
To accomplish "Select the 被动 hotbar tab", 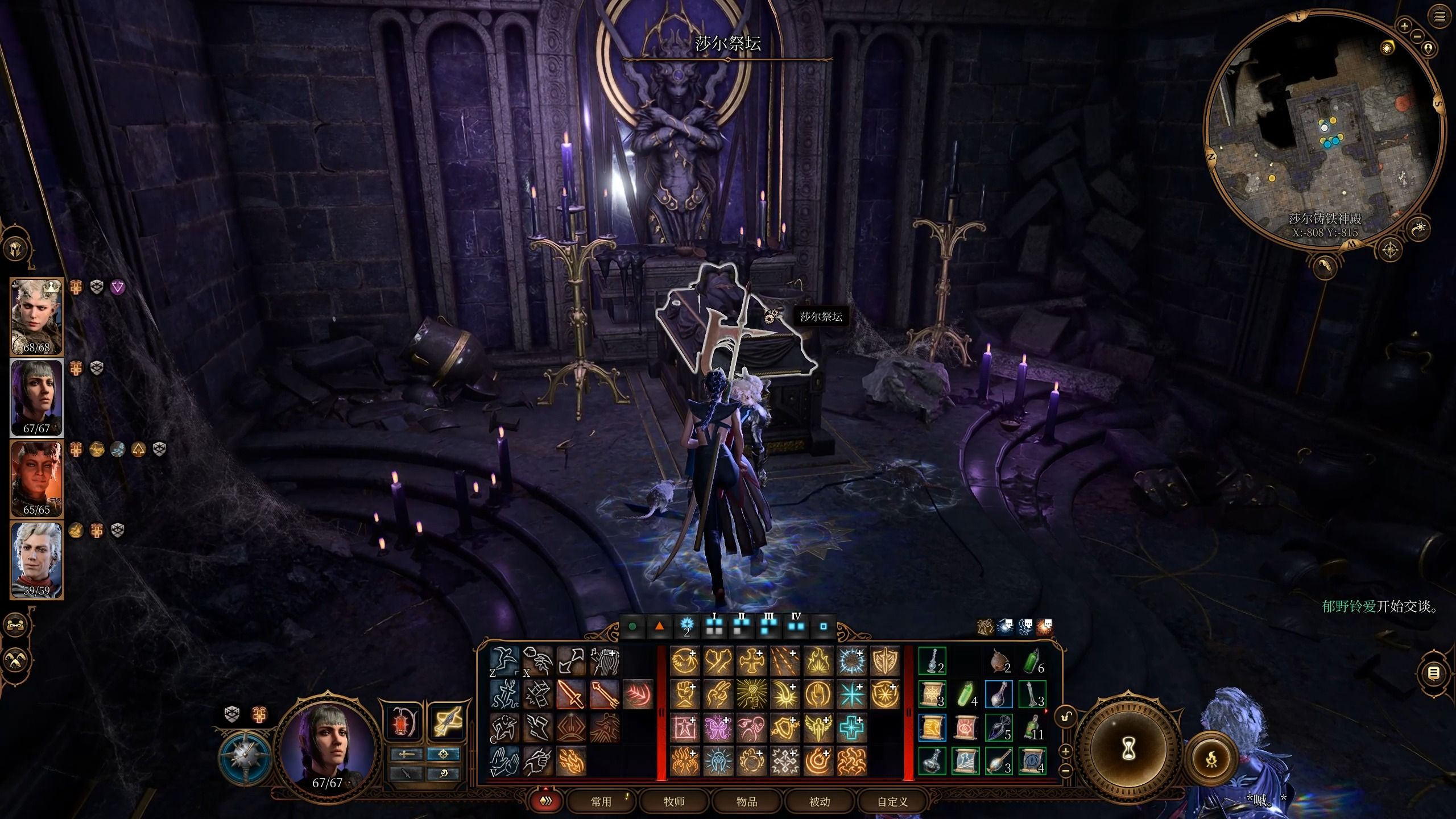I will tap(820, 801).
